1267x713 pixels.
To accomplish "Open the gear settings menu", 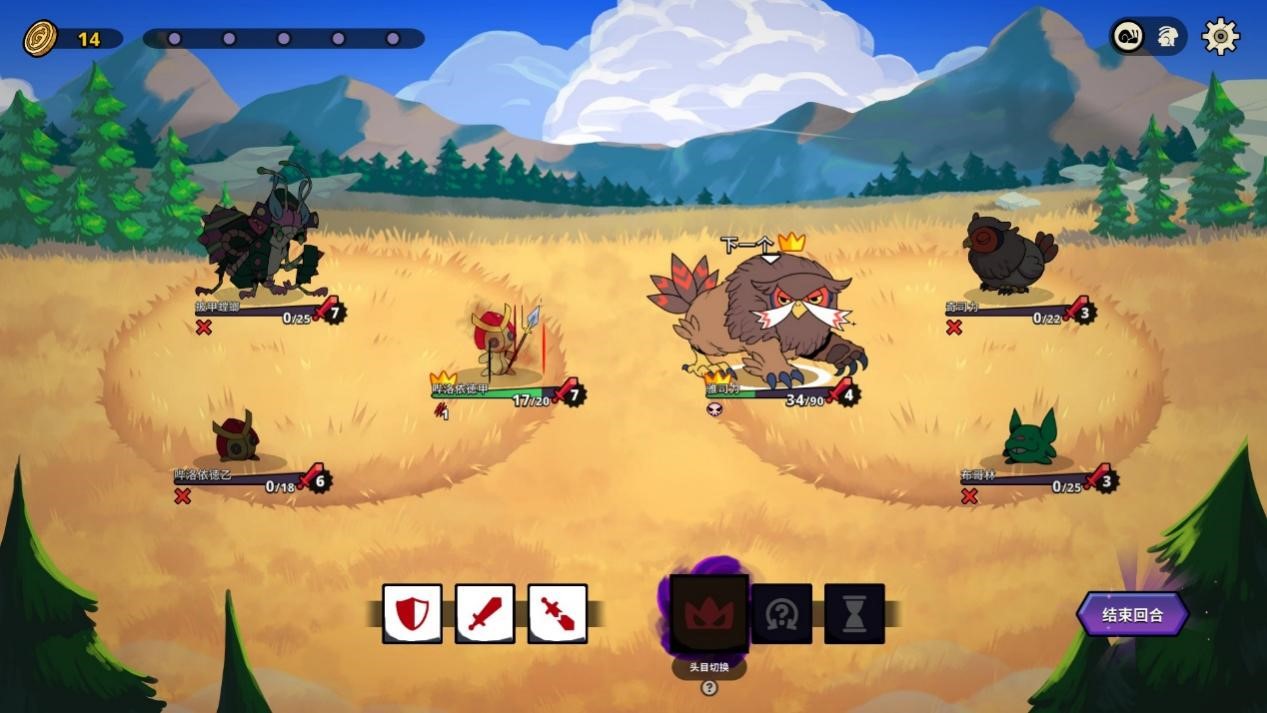I will (x=1220, y=37).
